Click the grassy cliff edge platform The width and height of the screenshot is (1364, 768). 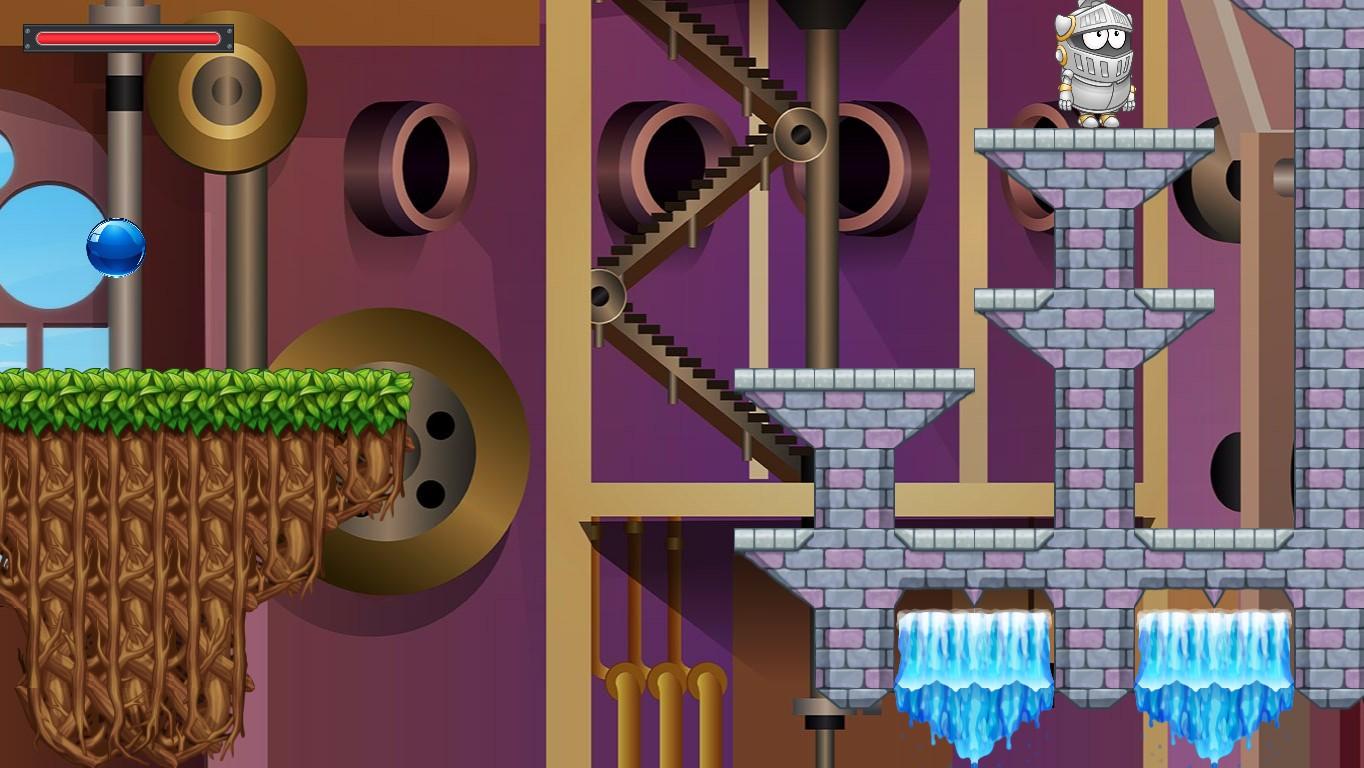click(200, 390)
